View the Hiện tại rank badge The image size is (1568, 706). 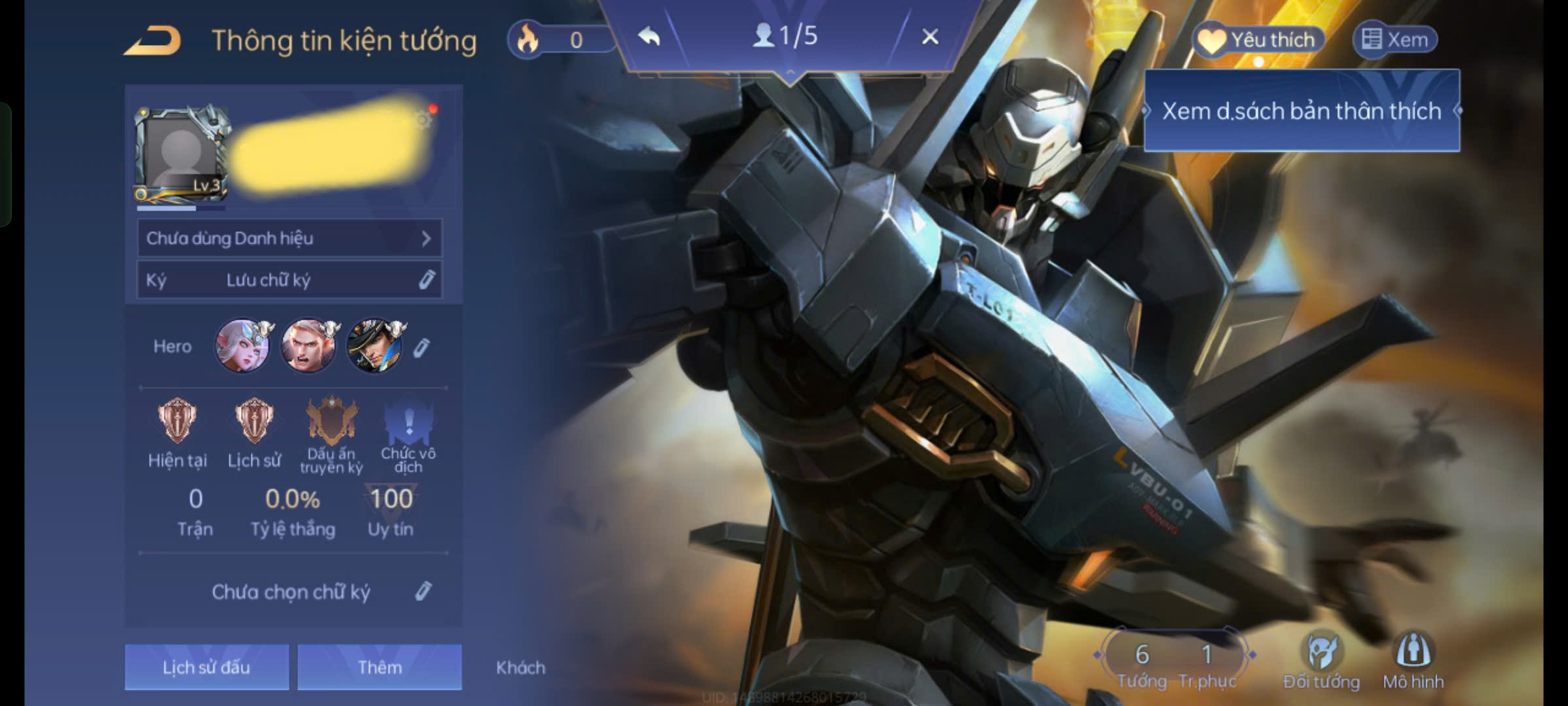point(177,421)
